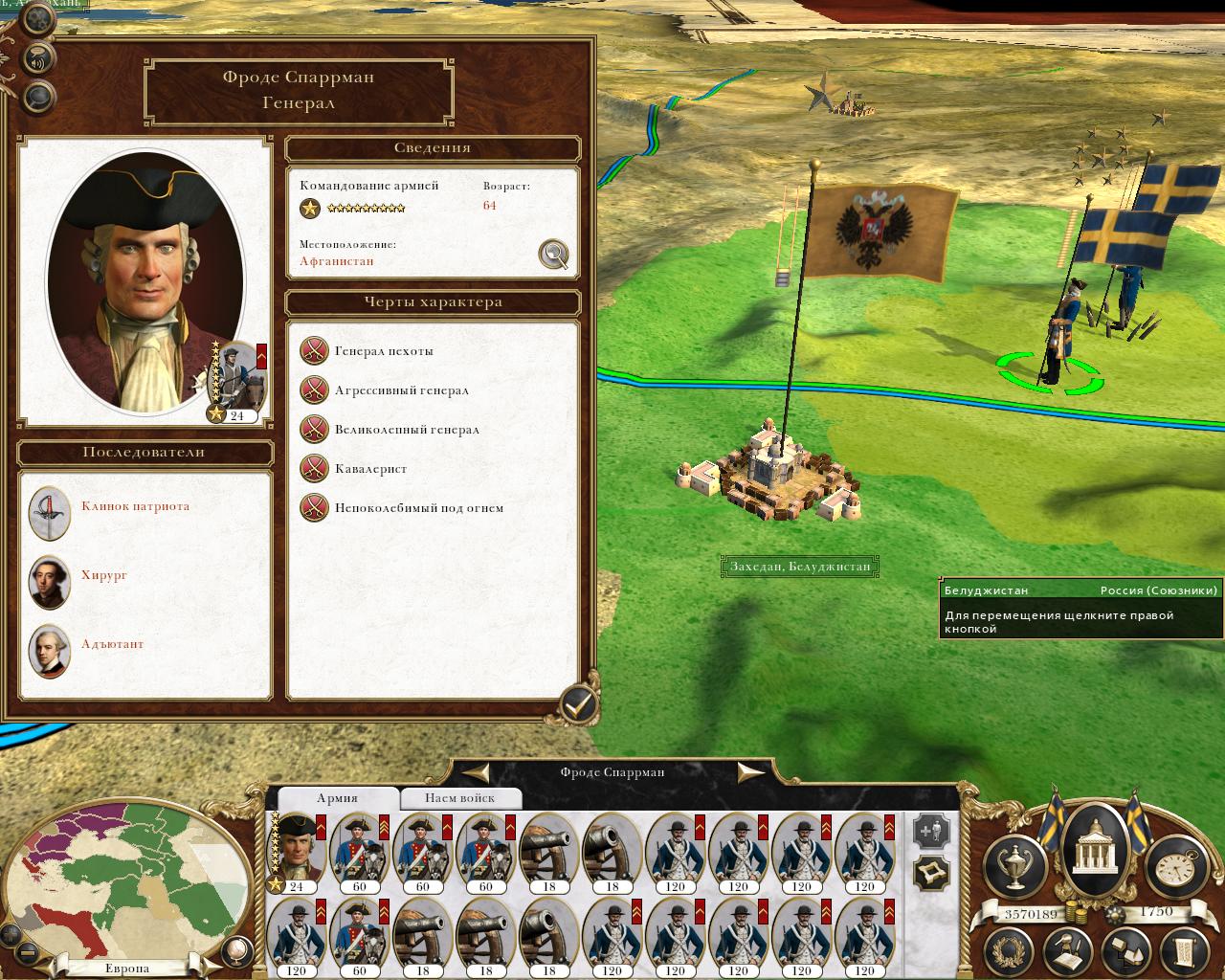Screen dimensions: 1225x980
Task: Select the Армия tab
Action: click(x=337, y=798)
